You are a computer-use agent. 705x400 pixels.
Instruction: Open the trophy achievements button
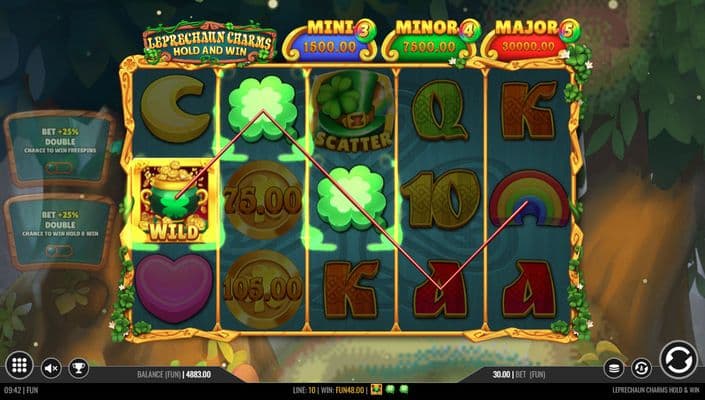click(x=78, y=369)
